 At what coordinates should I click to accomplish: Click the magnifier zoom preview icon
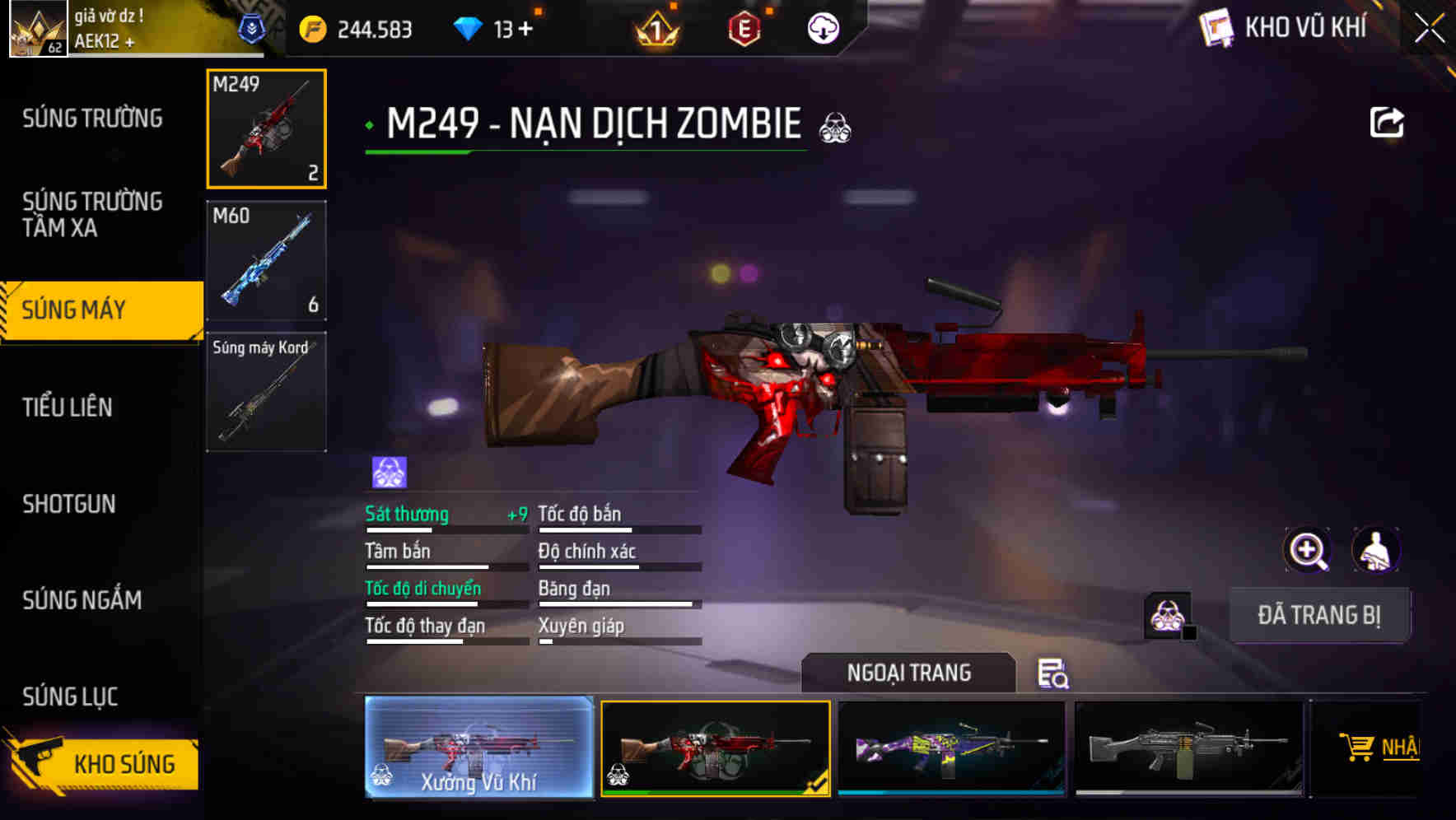[1306, 549]
